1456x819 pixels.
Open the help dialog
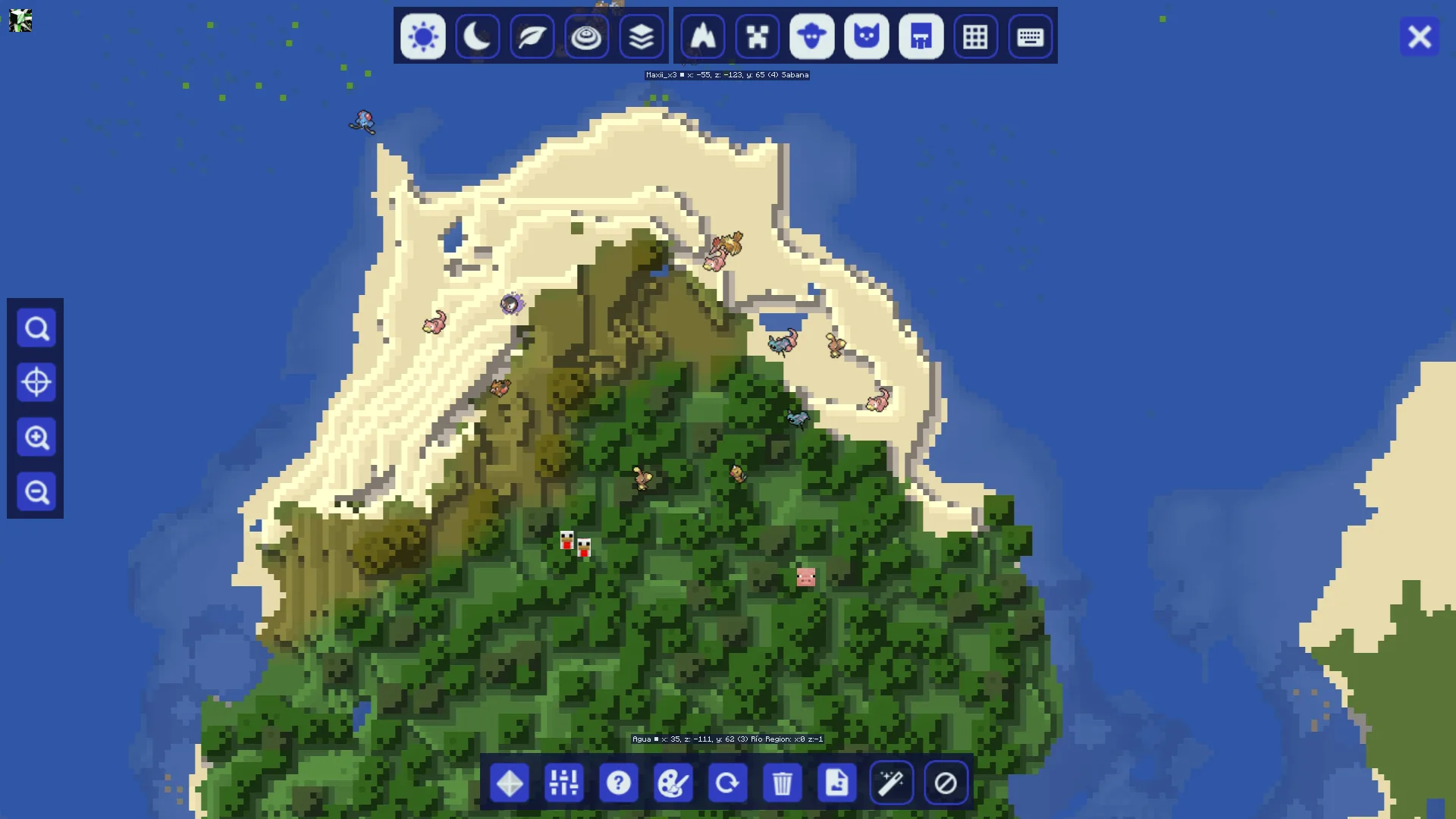(x=619, y=783)
